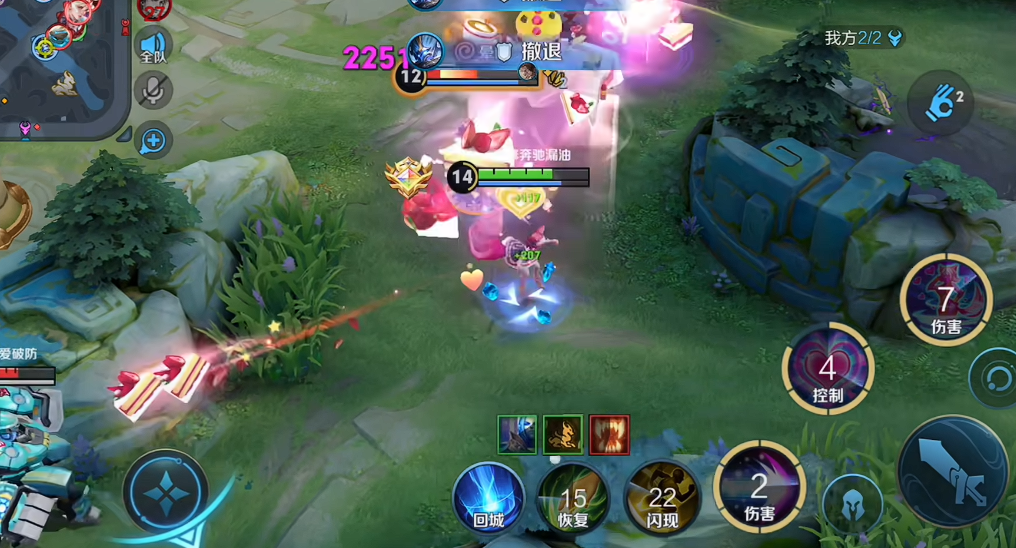Select the red fanged mouth buff icon
Image resolution: width=1016 pixels, height=548 pixels.
click(x=609, y=434)
